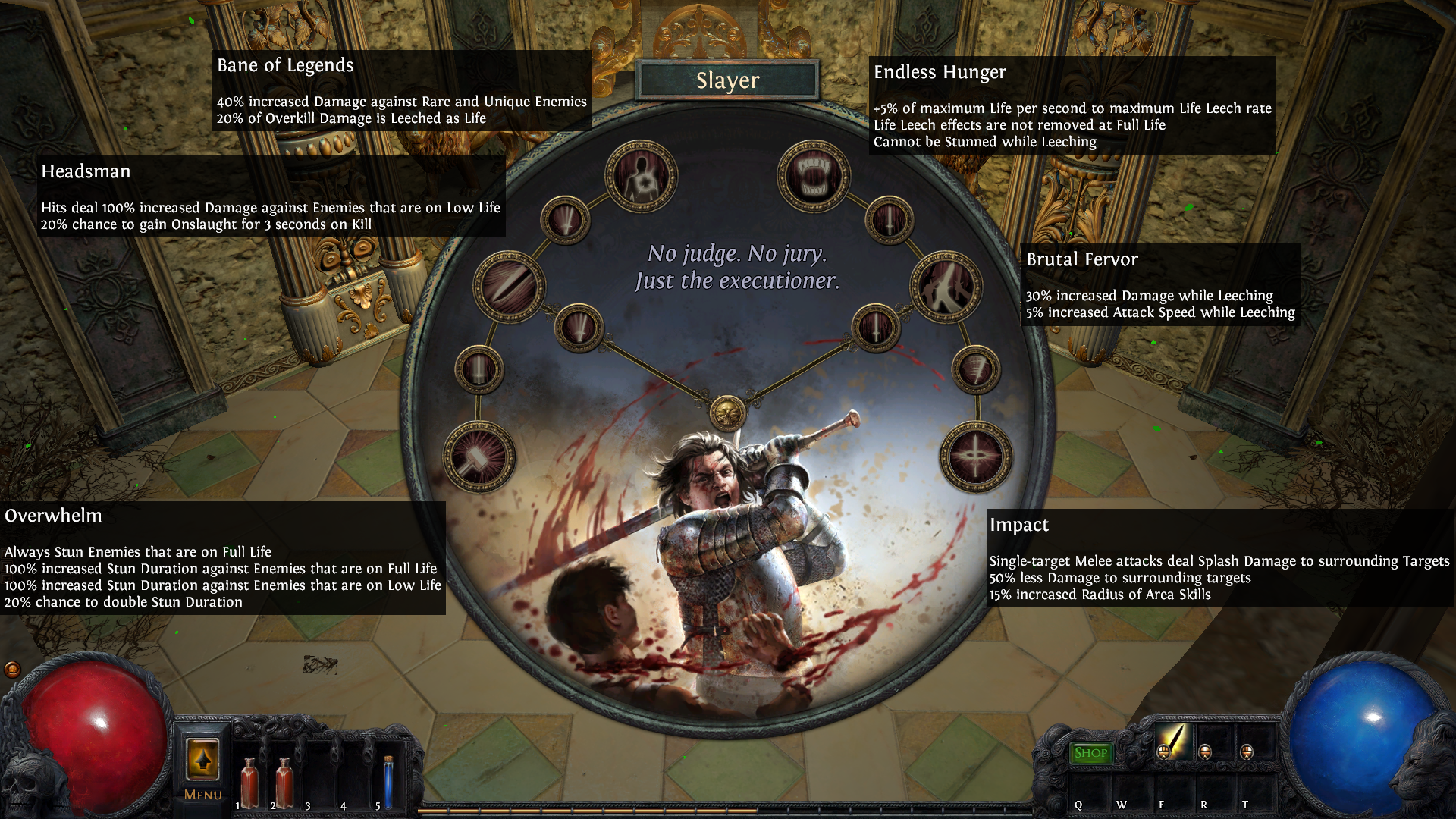Select the Impact passive node
Screen dimensions: 1456x819
tap(976, 457)
